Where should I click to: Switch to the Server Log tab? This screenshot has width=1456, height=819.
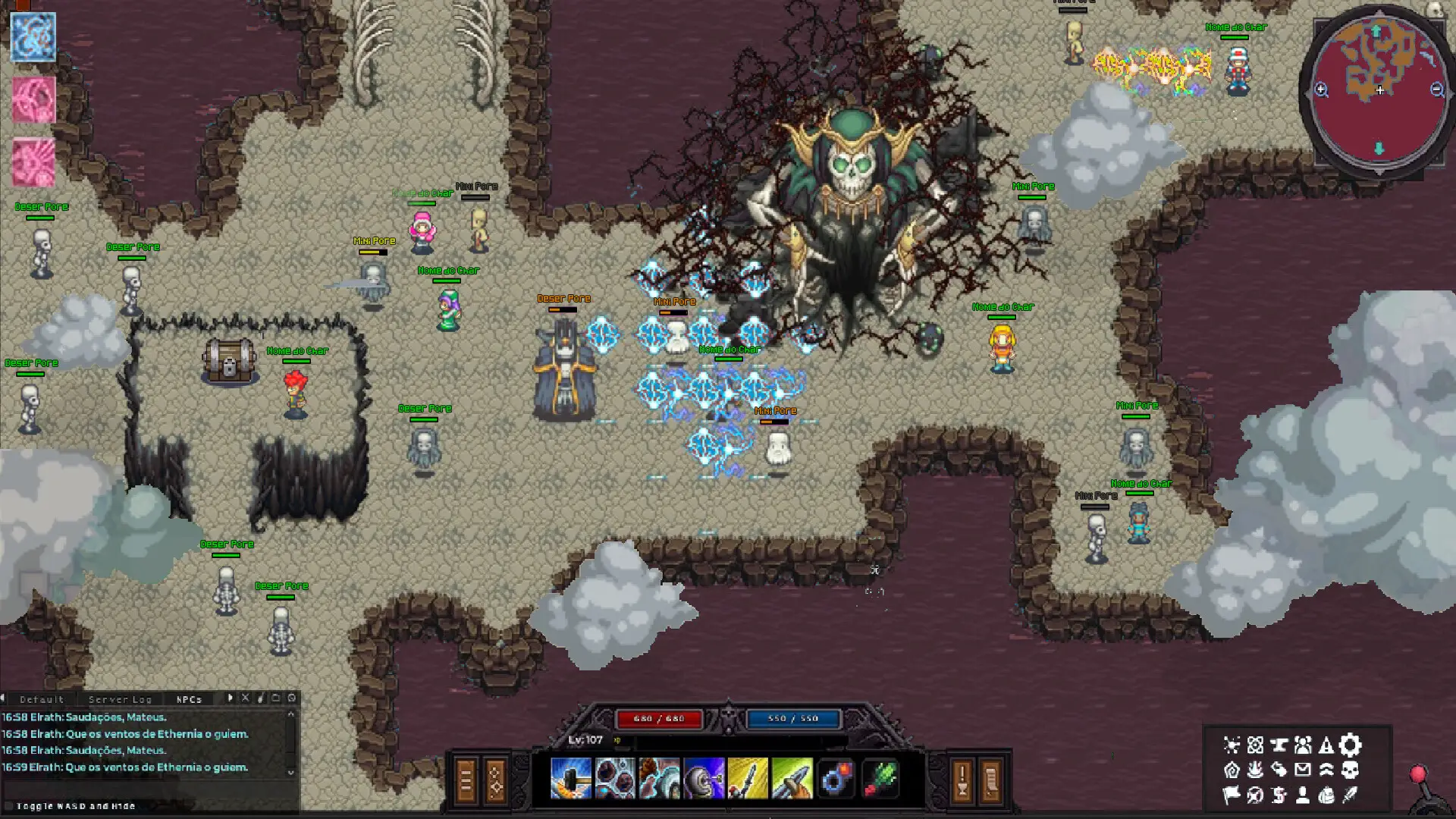point(120,699)
